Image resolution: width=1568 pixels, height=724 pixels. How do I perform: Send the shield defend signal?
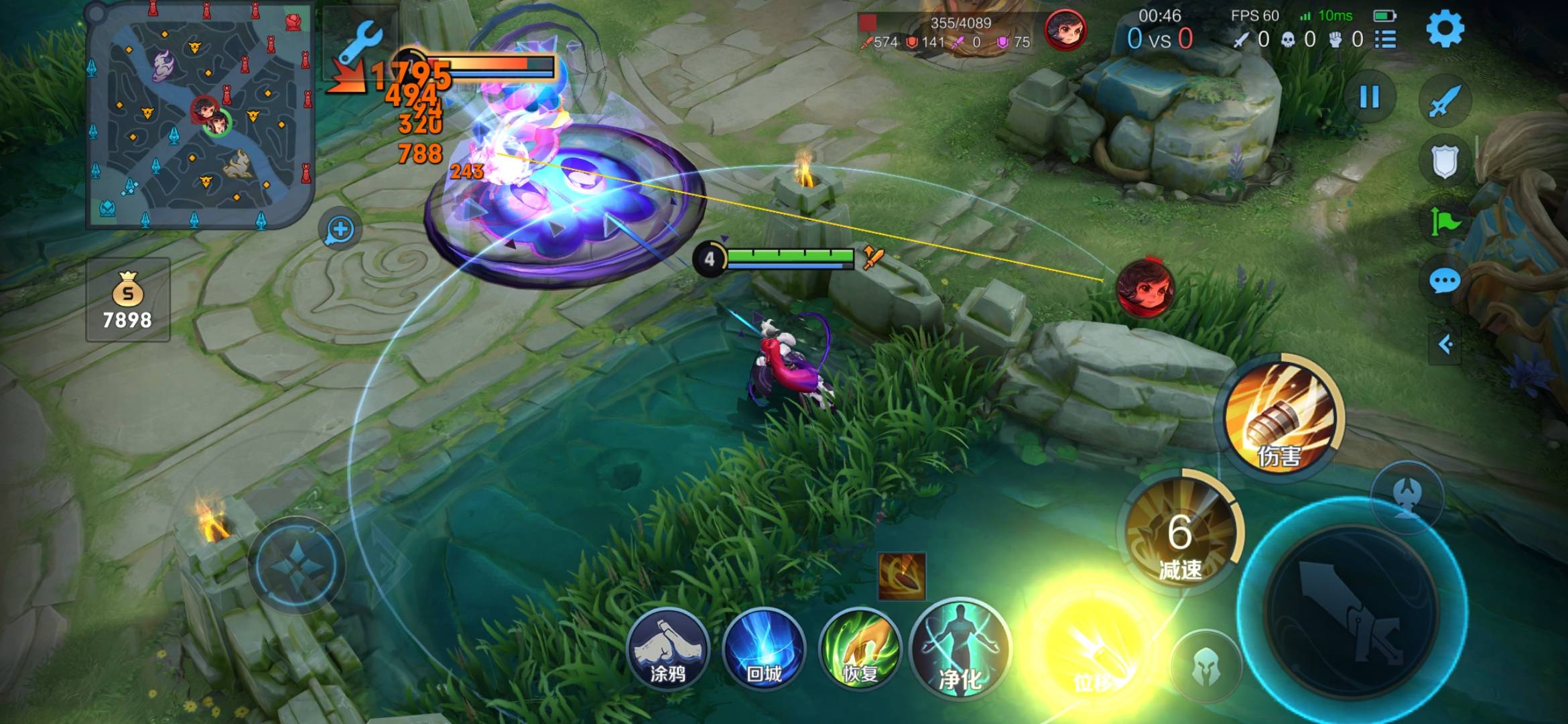point(1444,161)
